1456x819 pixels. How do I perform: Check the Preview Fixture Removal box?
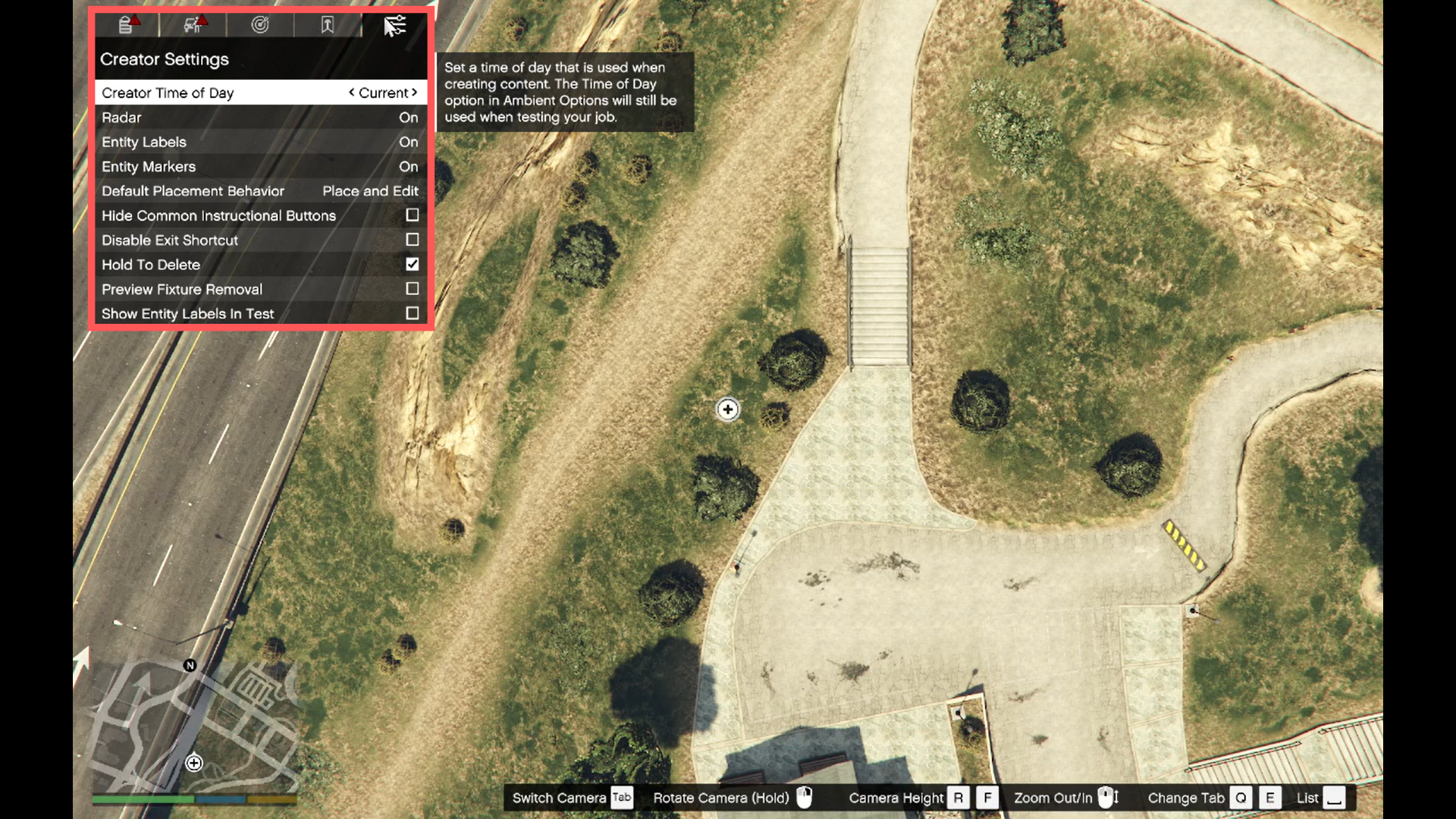[x=412, y=289]
